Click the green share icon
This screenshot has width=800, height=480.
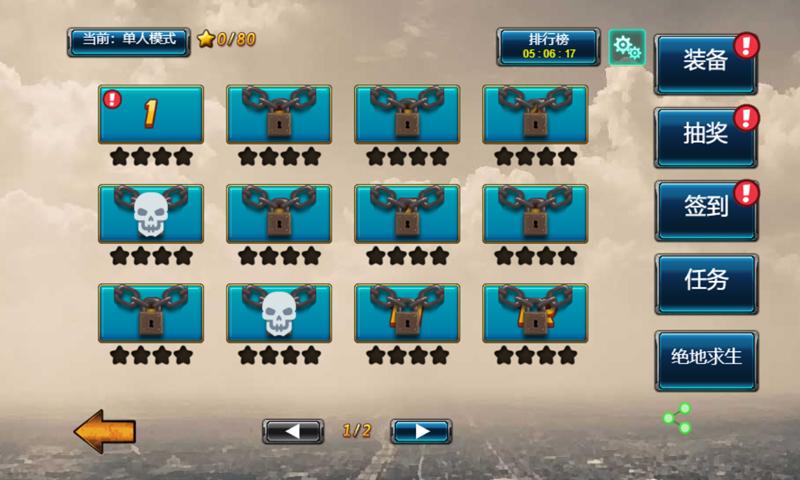[677, 418]
